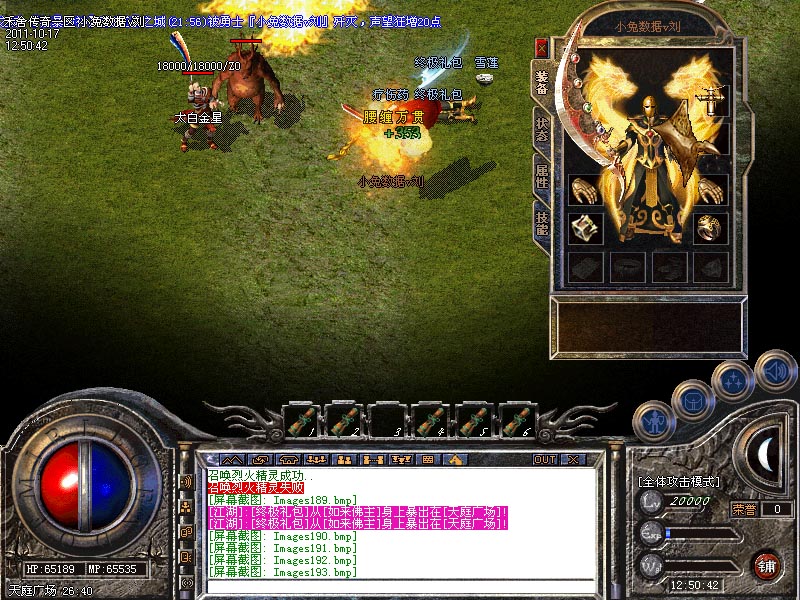Use the scroll in hotbar slot 6
Screen dimensions: 800x600
click(516, 419)
